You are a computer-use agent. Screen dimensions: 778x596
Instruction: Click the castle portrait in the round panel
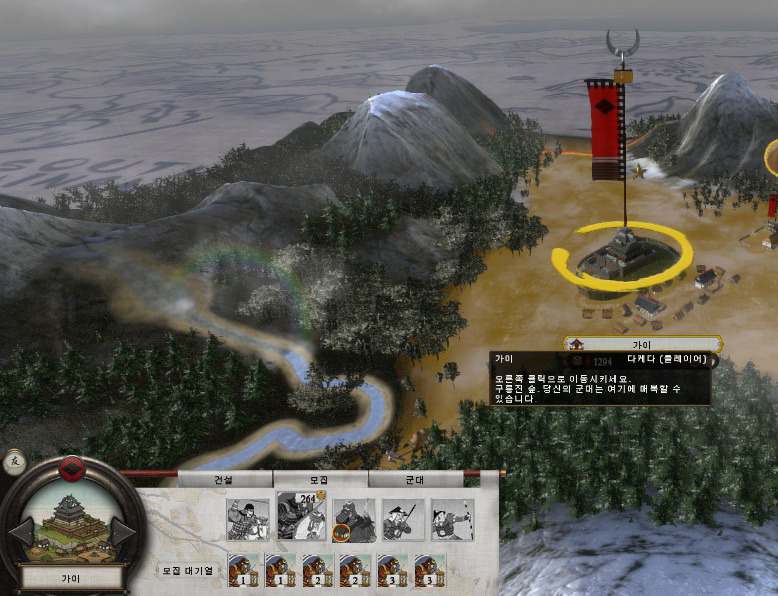[x=72, y=527]
